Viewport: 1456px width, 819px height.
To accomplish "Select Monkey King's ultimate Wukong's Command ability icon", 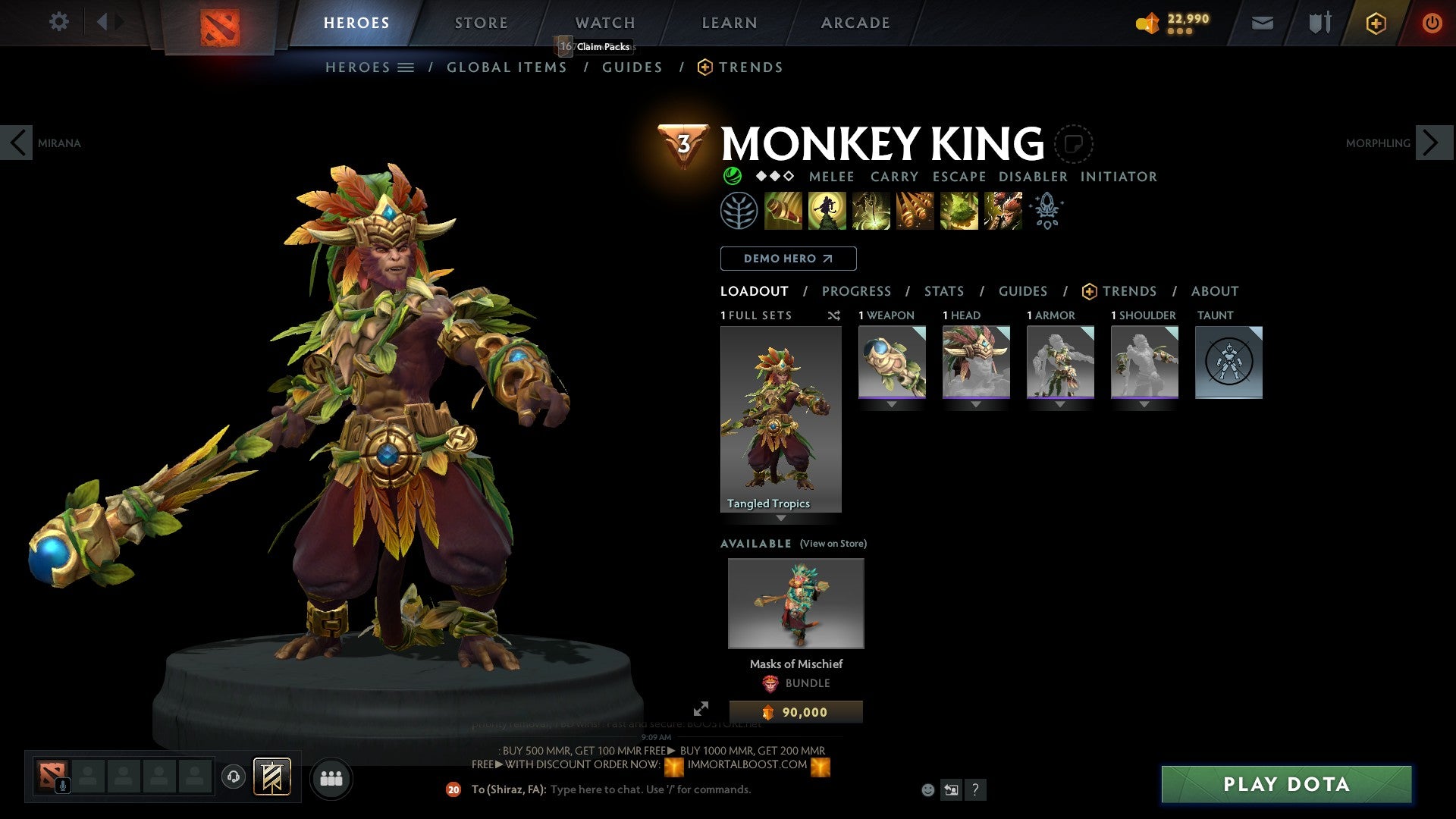I will [x=1002, y=210].
